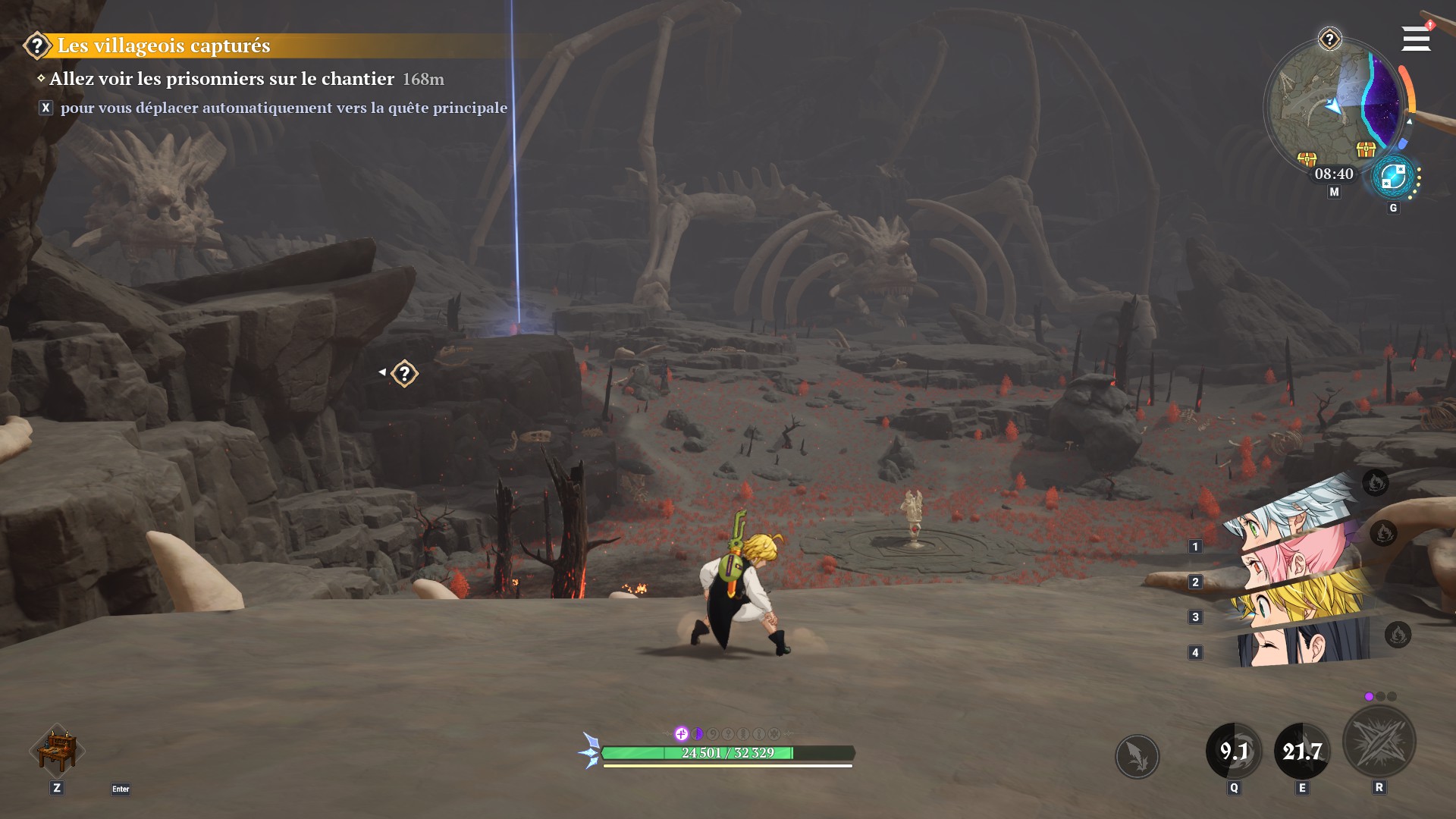Image resolution: width=1456 pixels, height=819 pixels.
Task: Activate the crossed-blades ultimate skill
Action: click(x=1379, y=741)
